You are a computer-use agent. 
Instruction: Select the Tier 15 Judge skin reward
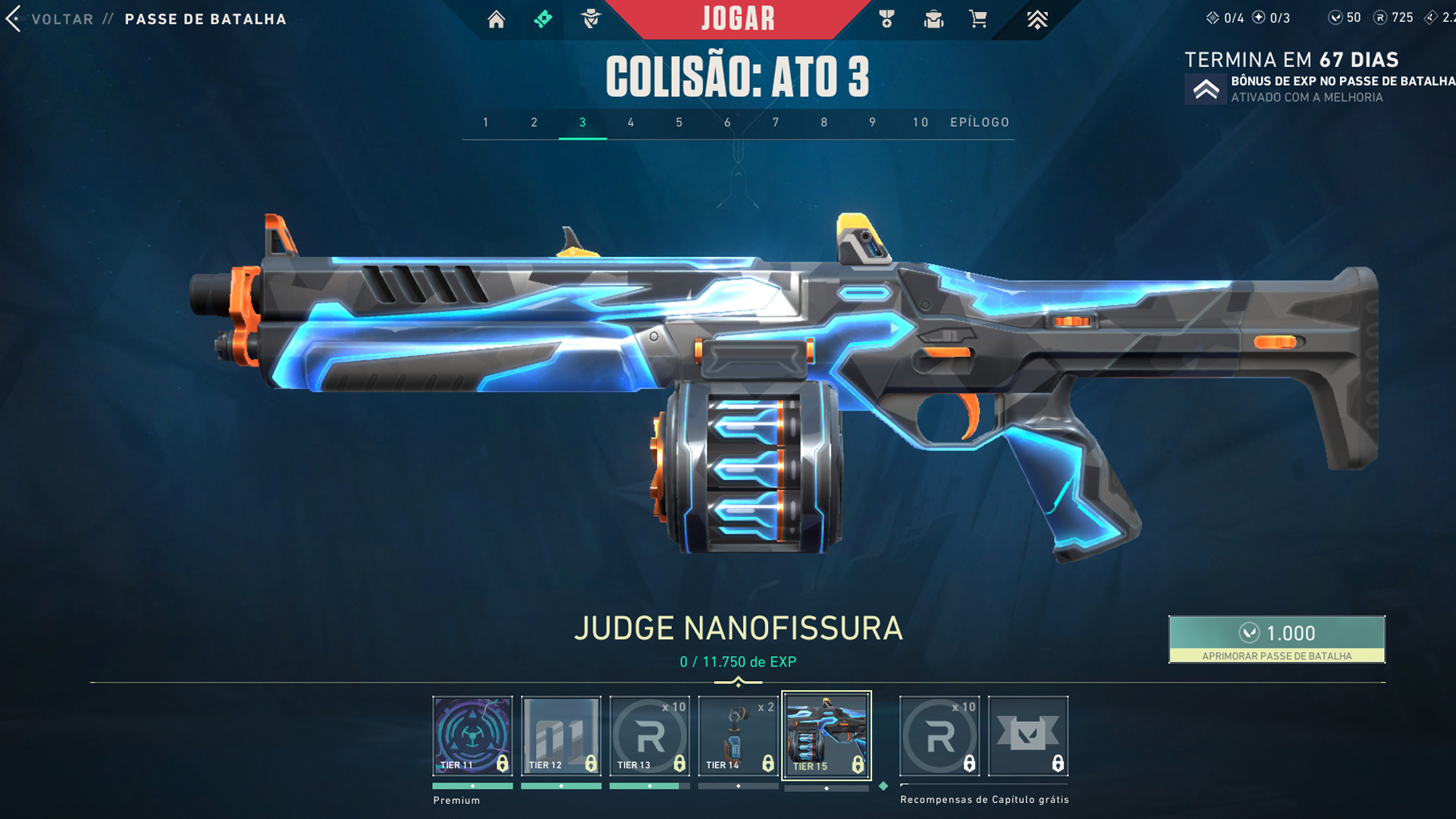pyautogui.click(x=827, y=736)
